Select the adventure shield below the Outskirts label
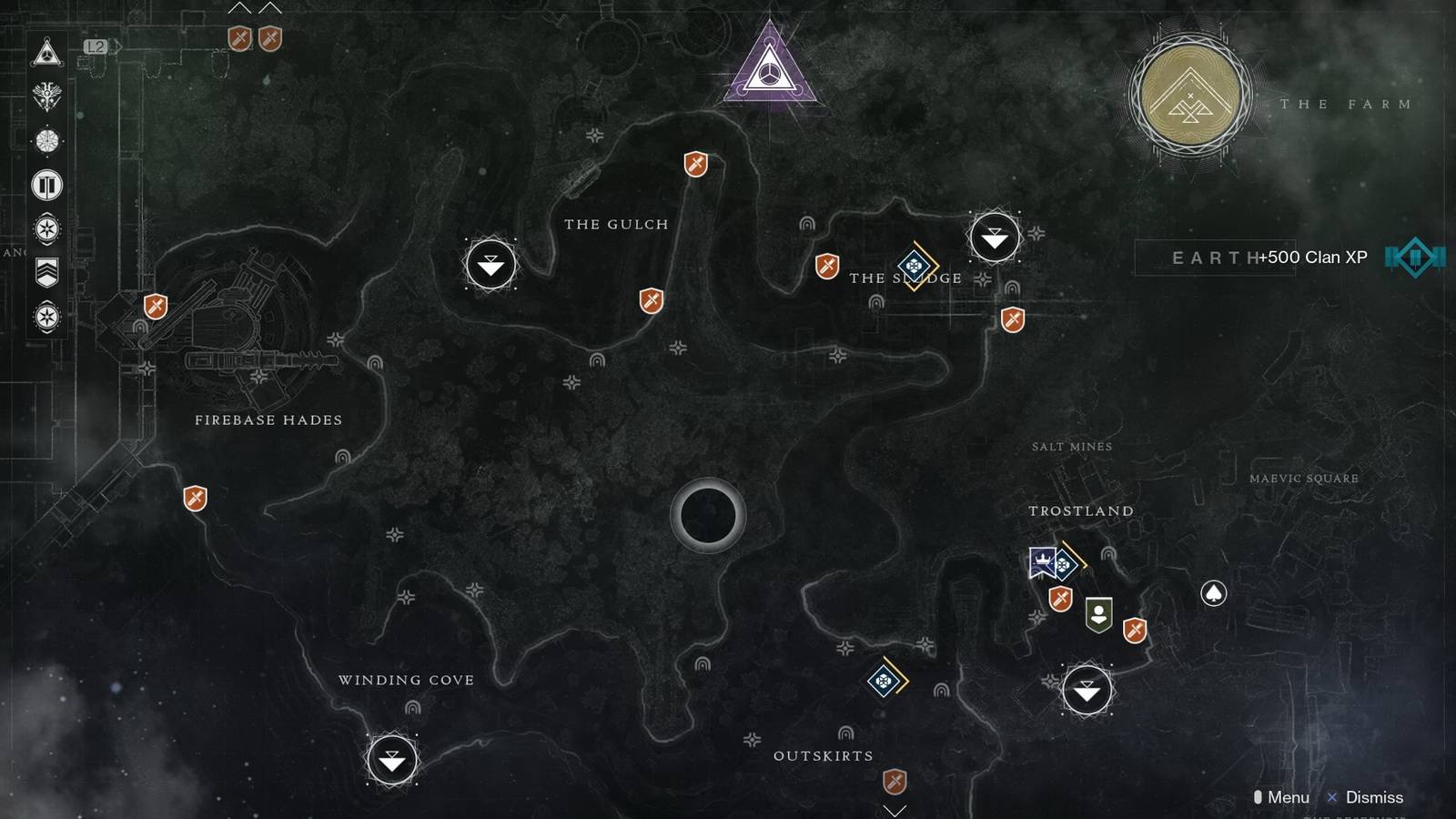Image resolution: width=1456 pixels, height=819 pixels. tap(895, 781)
